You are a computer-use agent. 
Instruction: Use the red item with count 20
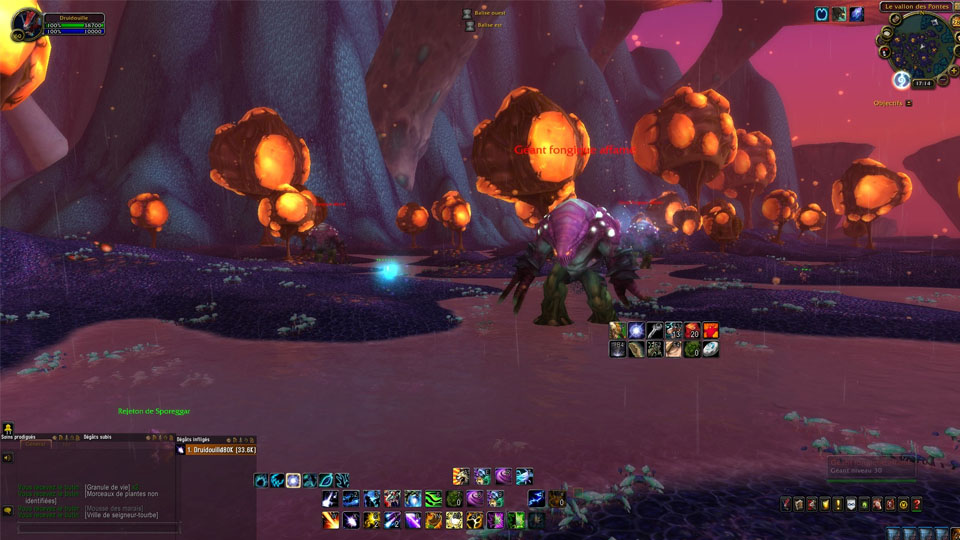pyautogui.click(x=692, y=331)
